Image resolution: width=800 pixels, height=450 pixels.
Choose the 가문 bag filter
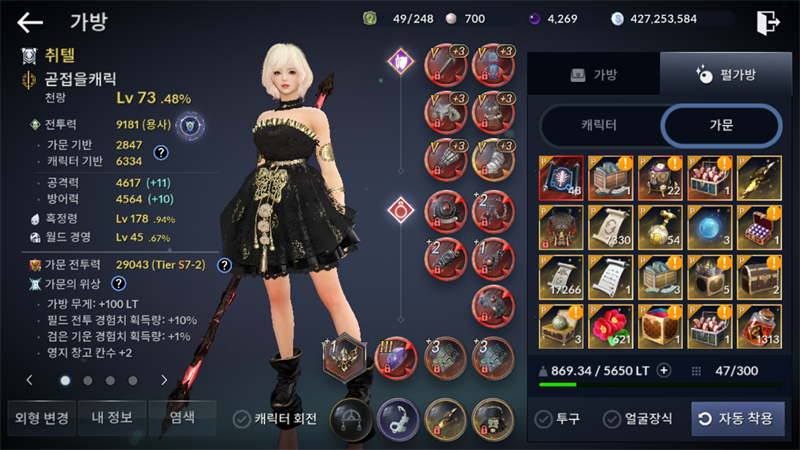pos(721,125)
